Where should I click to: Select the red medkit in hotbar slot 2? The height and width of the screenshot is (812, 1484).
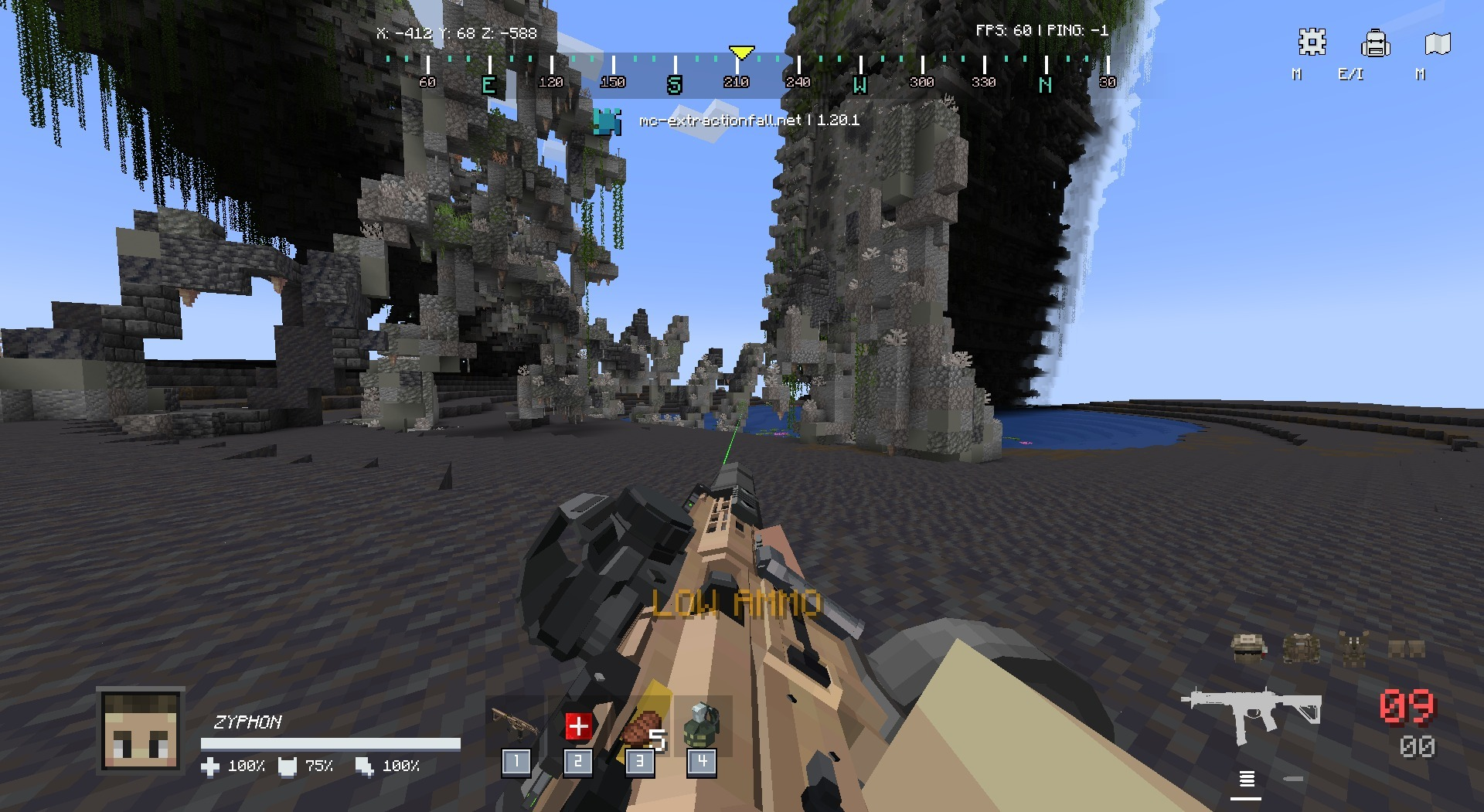click(577, 726)
